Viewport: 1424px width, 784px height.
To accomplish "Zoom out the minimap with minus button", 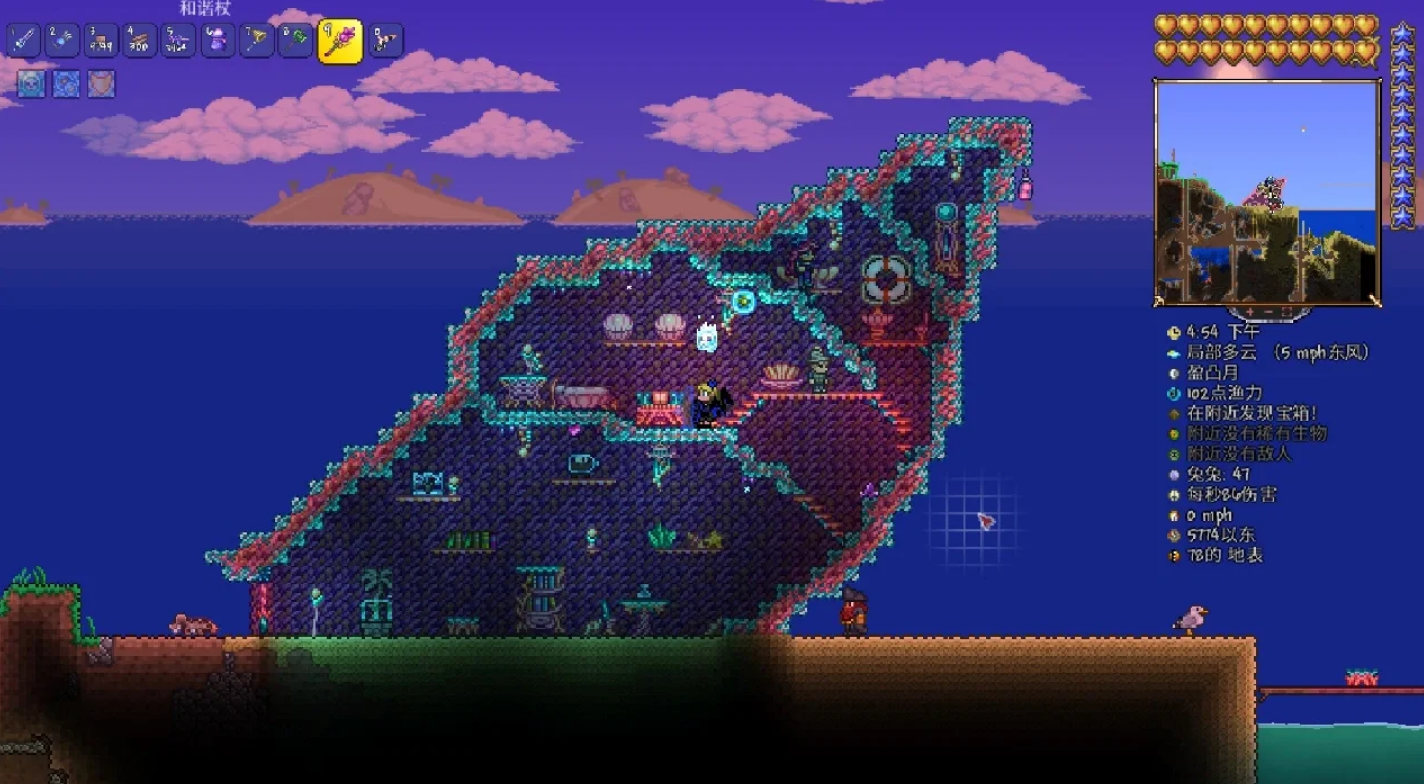I will point(1267,312).
